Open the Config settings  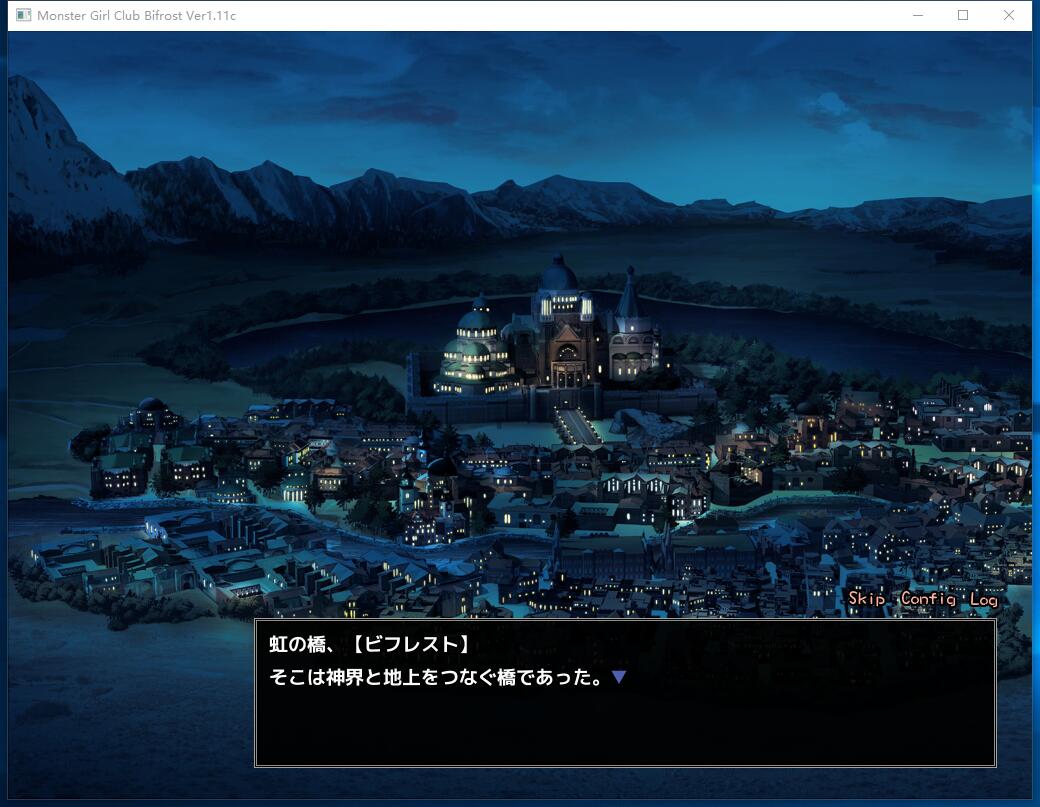coord(928,598)
